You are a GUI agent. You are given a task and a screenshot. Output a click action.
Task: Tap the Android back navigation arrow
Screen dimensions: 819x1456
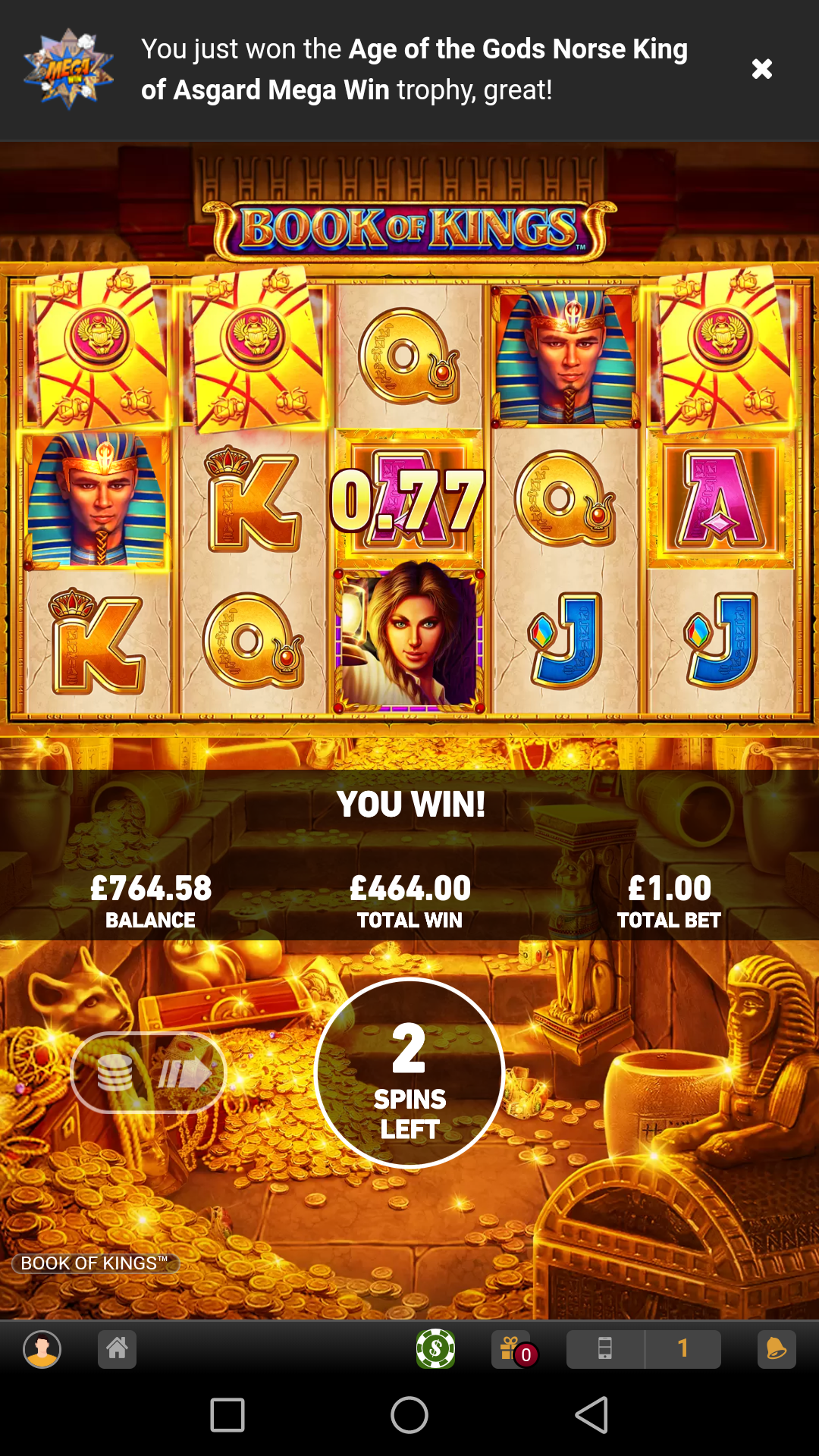(591, 1415)
